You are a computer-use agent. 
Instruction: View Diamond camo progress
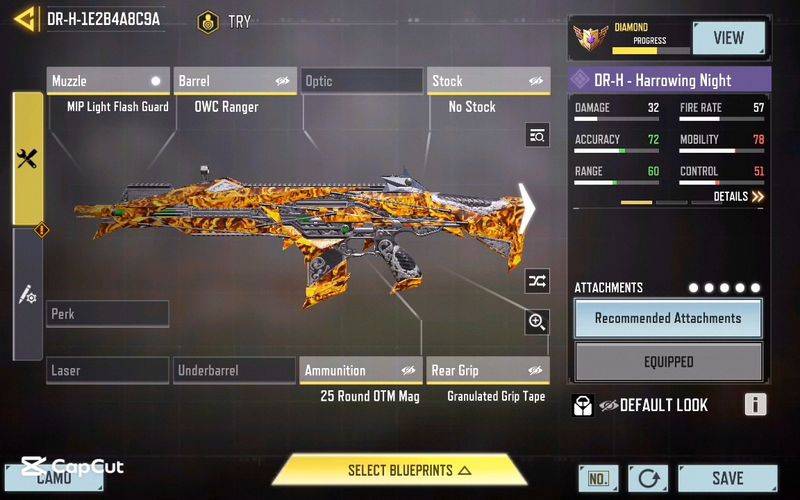tap(728, 38)
